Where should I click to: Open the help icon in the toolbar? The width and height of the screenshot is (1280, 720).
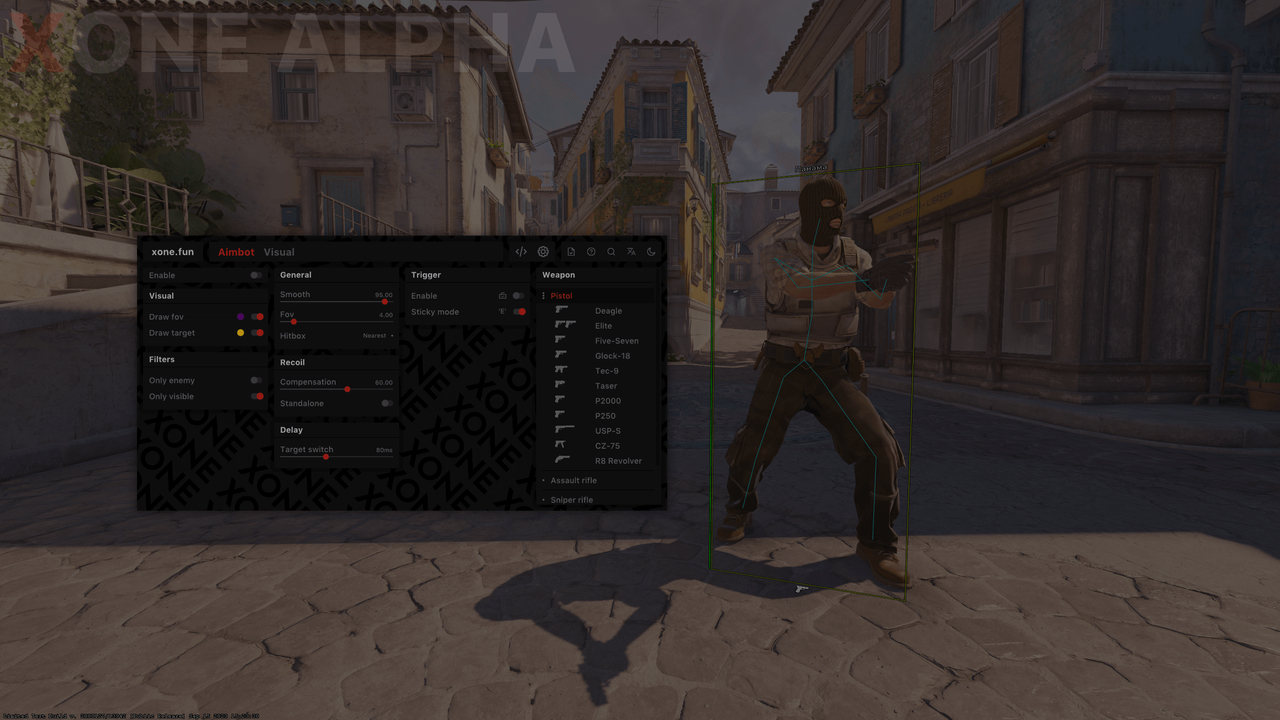(591, 251)
